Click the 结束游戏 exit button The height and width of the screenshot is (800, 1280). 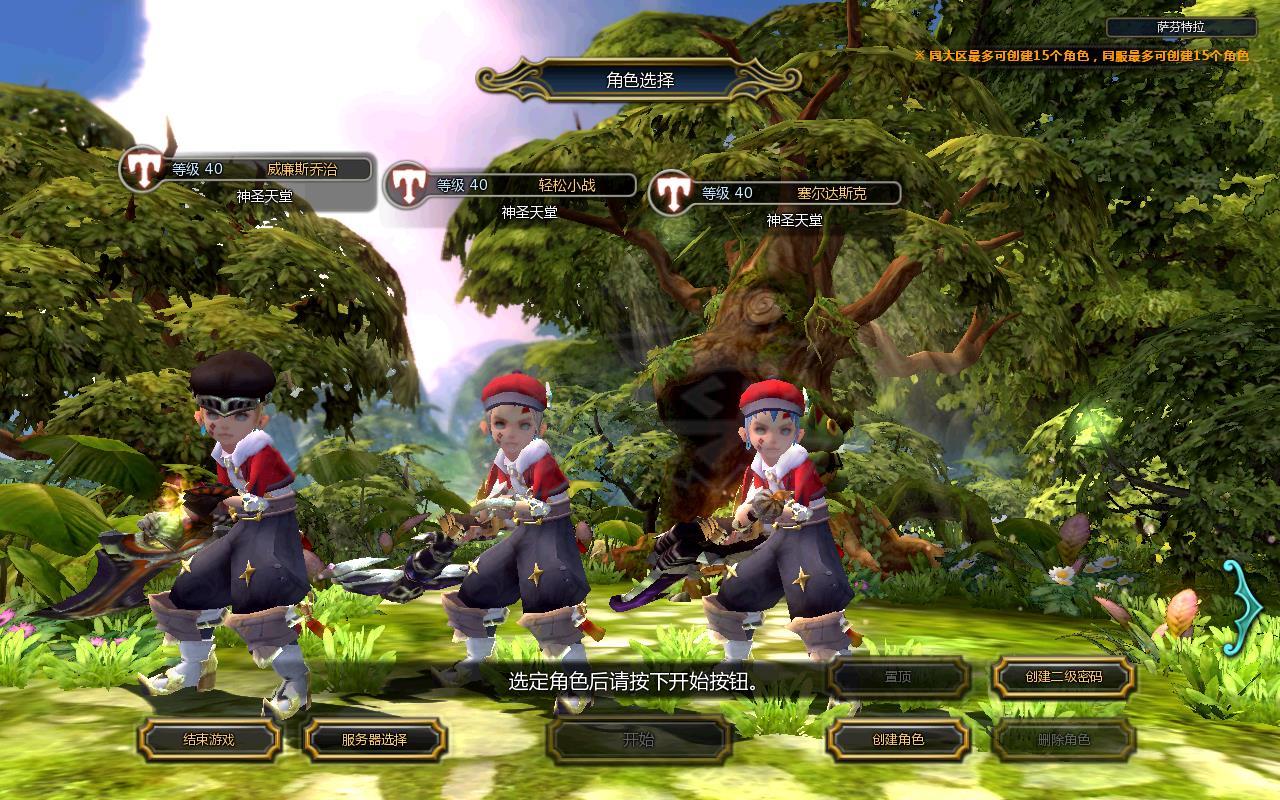pos(209,740)
